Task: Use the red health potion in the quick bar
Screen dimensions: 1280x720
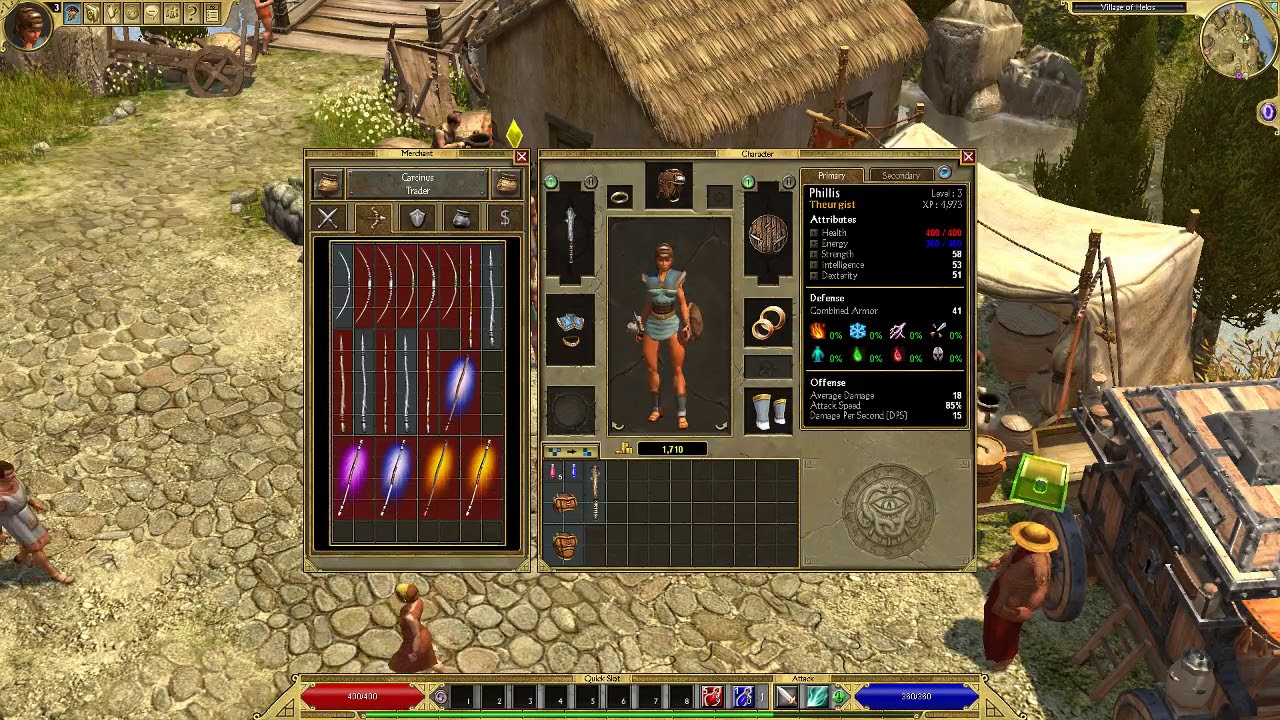Action: coord(711,696)
